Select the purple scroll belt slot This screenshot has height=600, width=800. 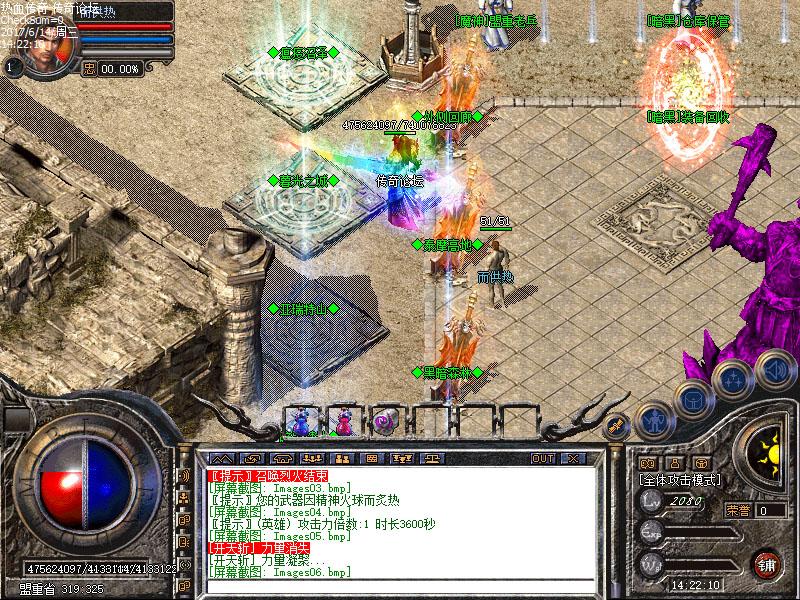pyautogui.click(x=385, y=422)
